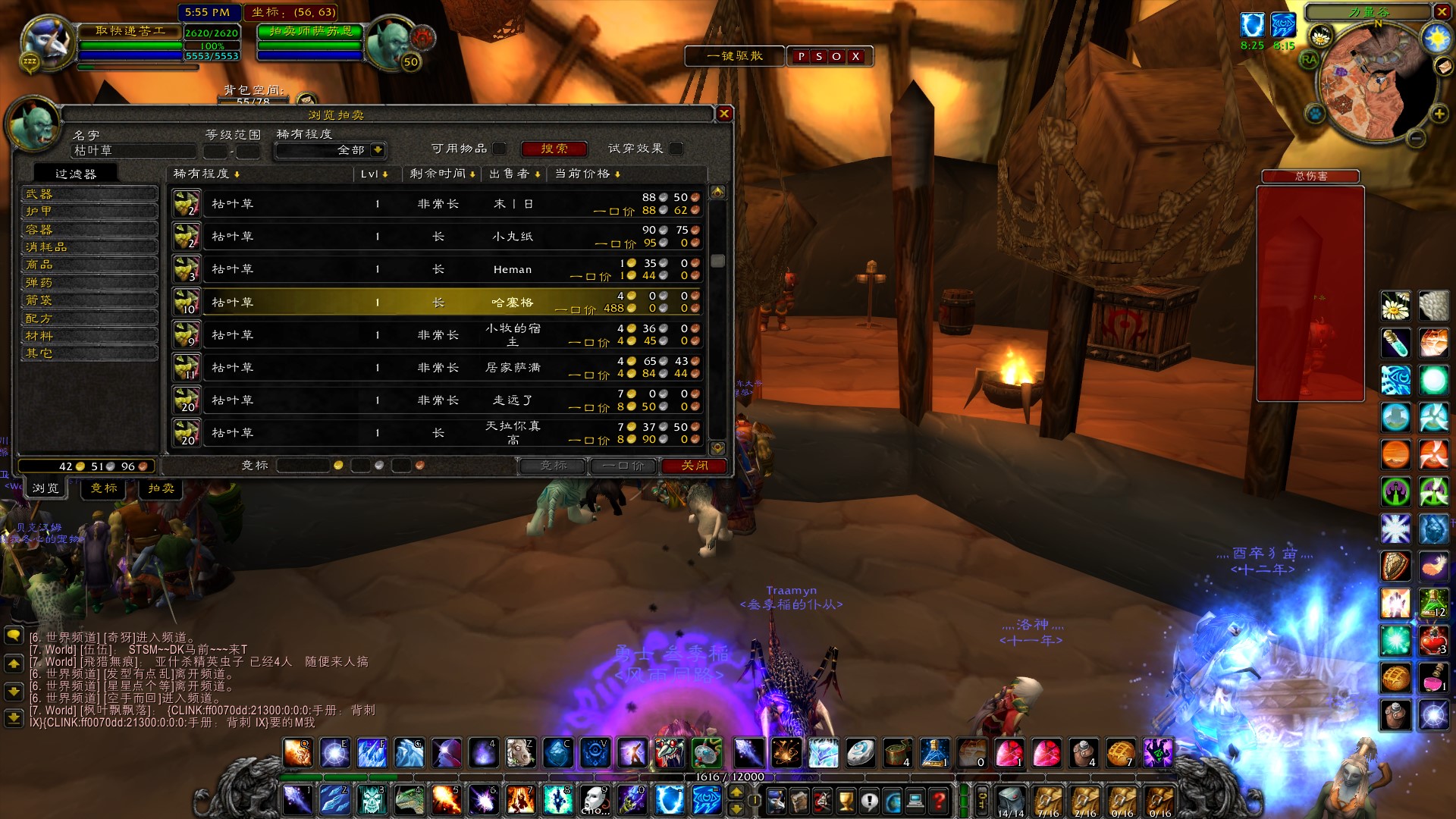Viewport: 1456px width, 819px height.
Task: Close the auction browse window
Action: click(724, 114)
